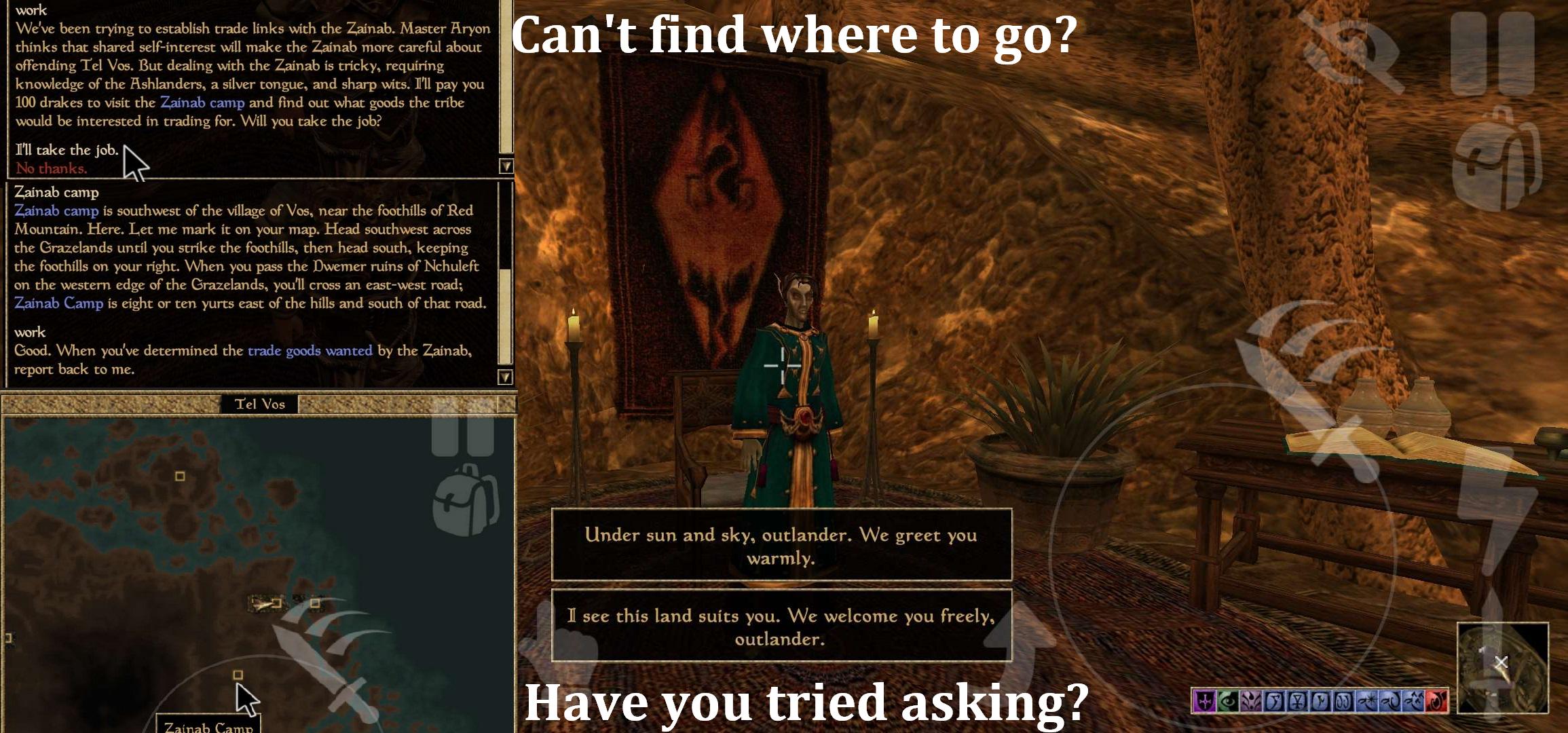Select the eye-rune spell in the quick bar

(x=1227, y=699)
